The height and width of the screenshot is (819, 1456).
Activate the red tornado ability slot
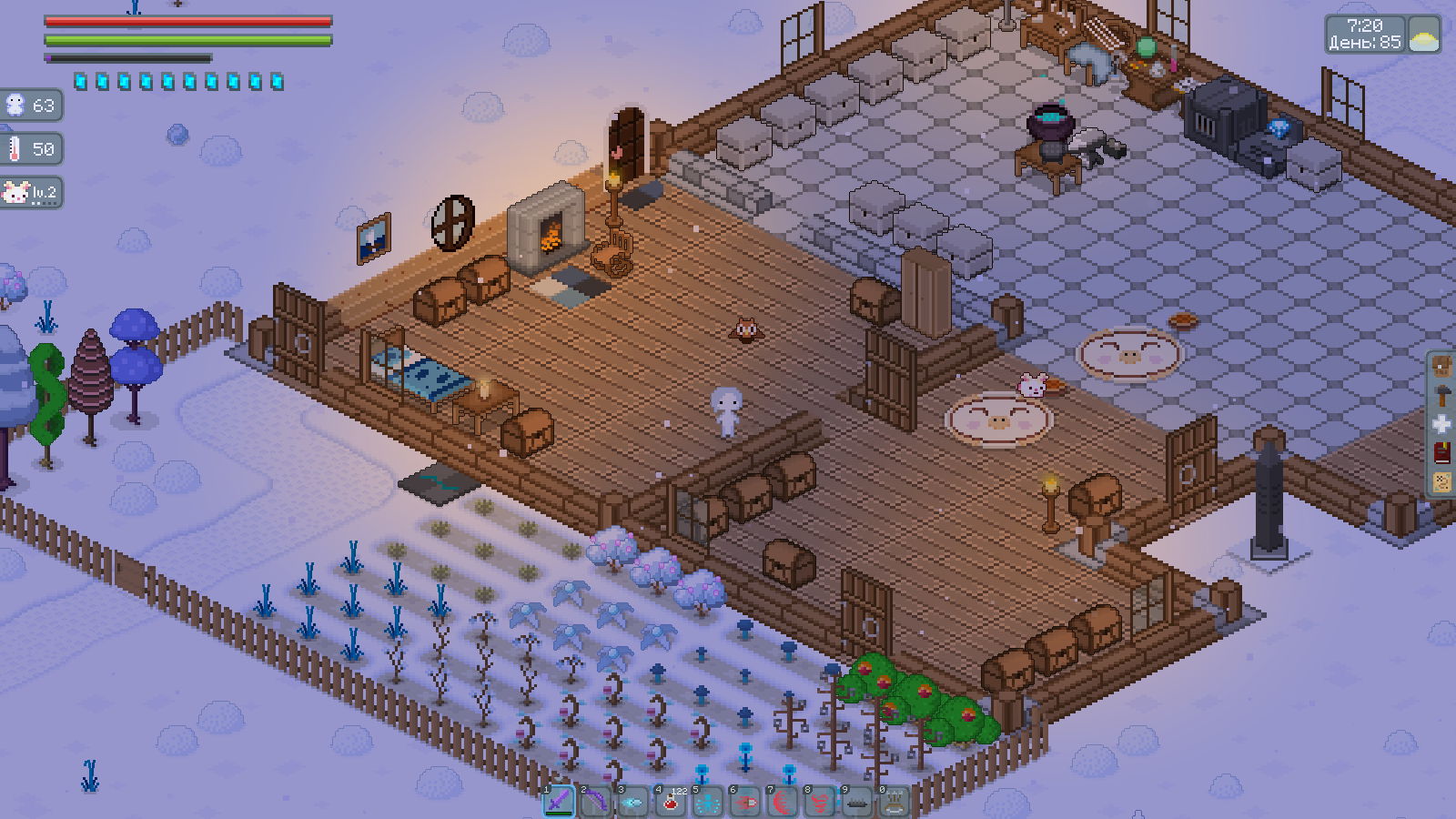(x=820, y=802)
